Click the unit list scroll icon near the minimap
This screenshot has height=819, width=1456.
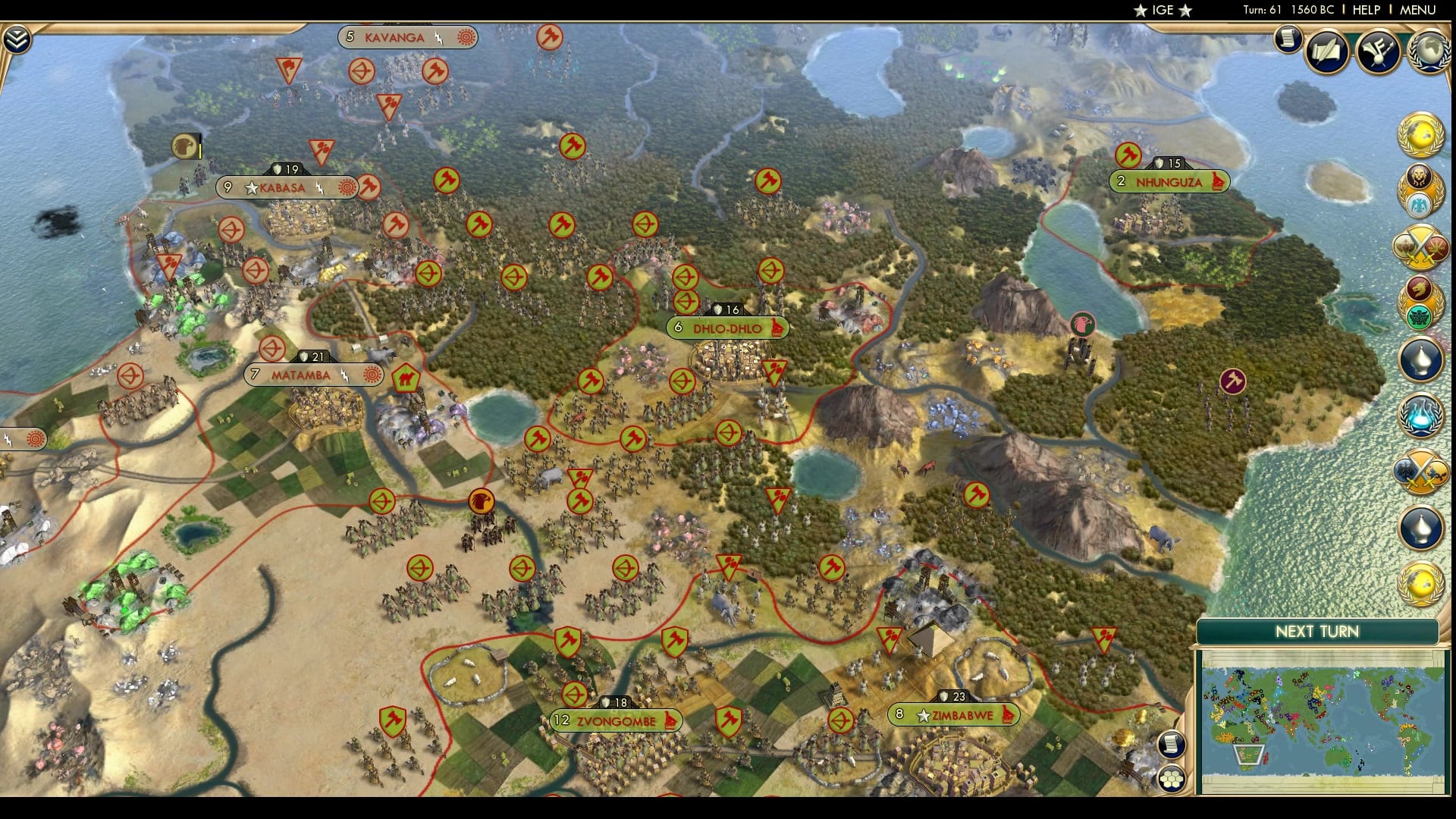tap(1170, 745)
